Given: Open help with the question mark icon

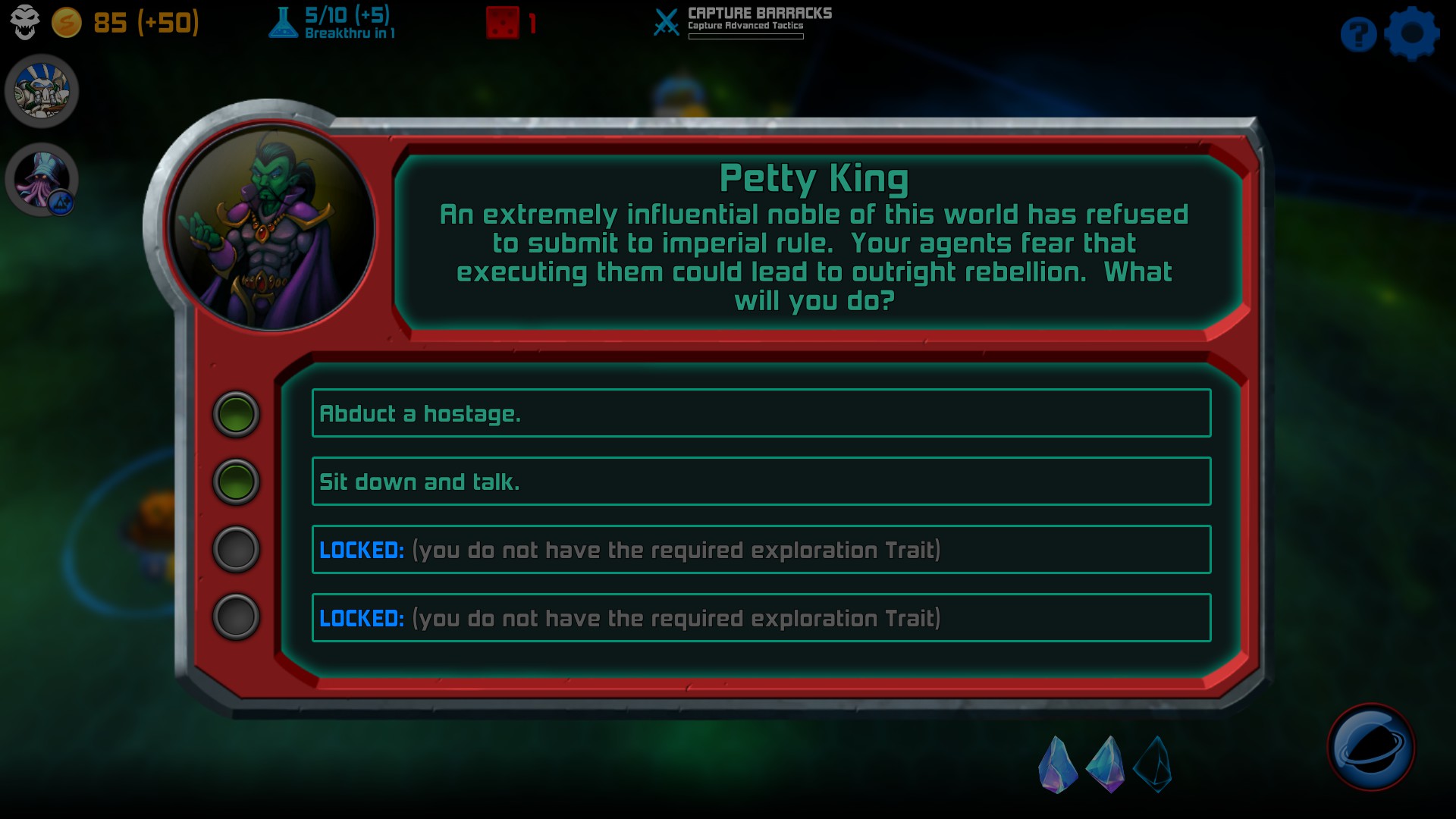Looking at the screenshot, I should pos(1358,34).
